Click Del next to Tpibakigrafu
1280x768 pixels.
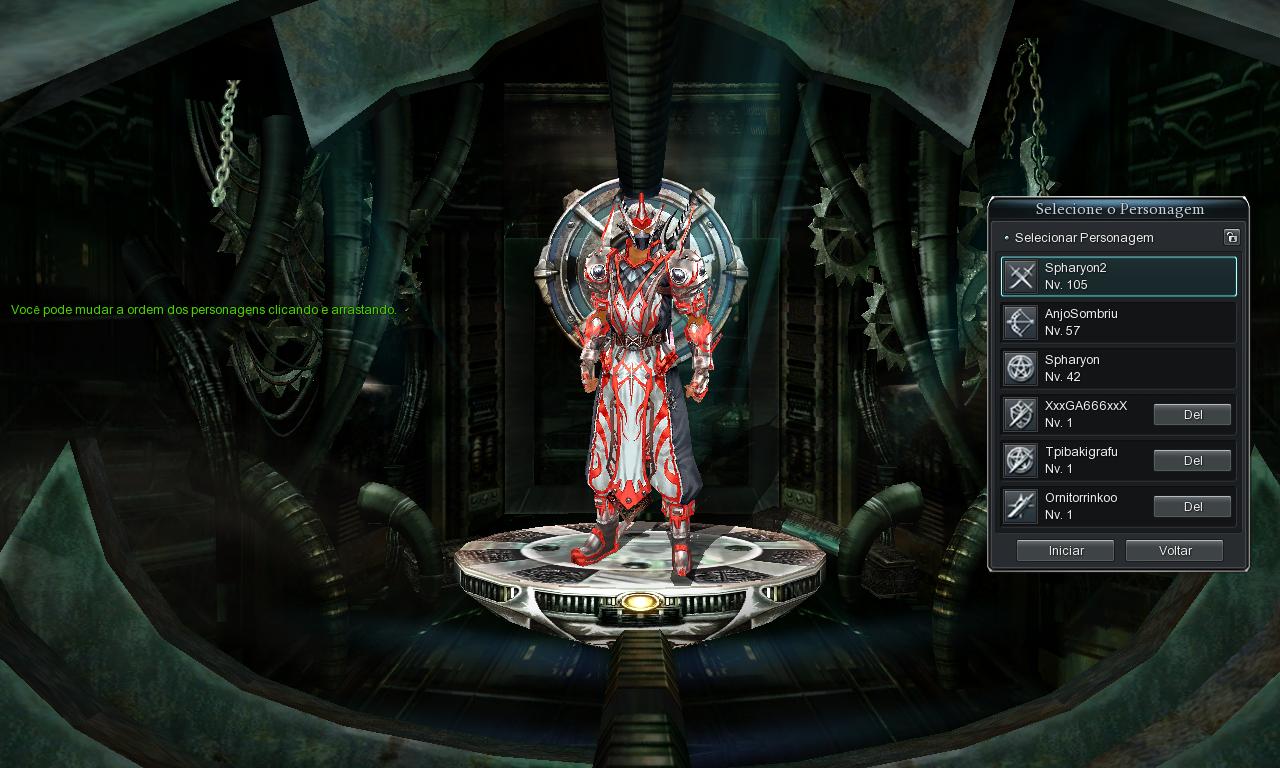pyautogui.click(x=1192, y=460)
